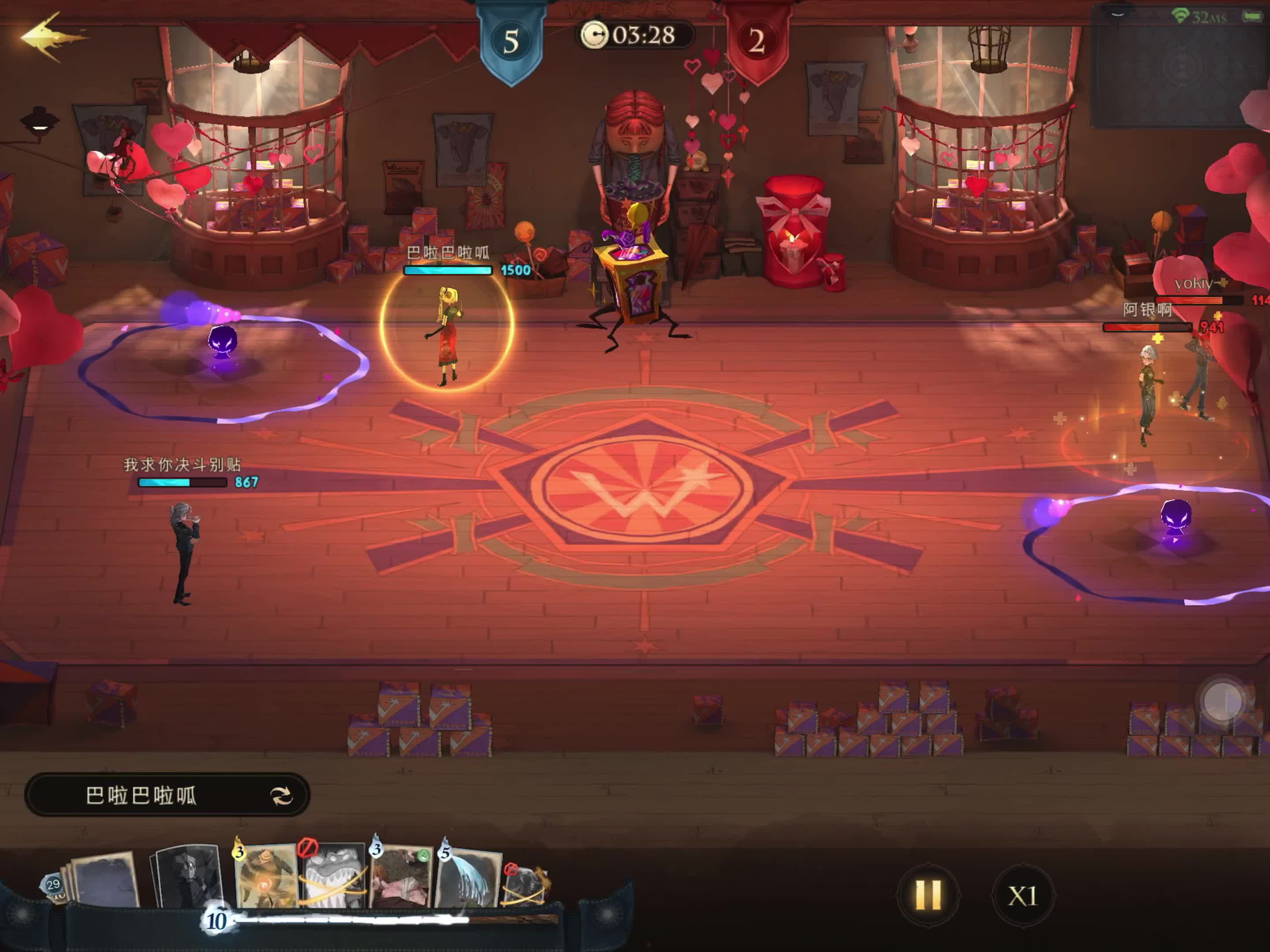Switch viewed player from 巴啦巴啦呱
This screenshot has height=952, width=1270.
click(281, 796)
